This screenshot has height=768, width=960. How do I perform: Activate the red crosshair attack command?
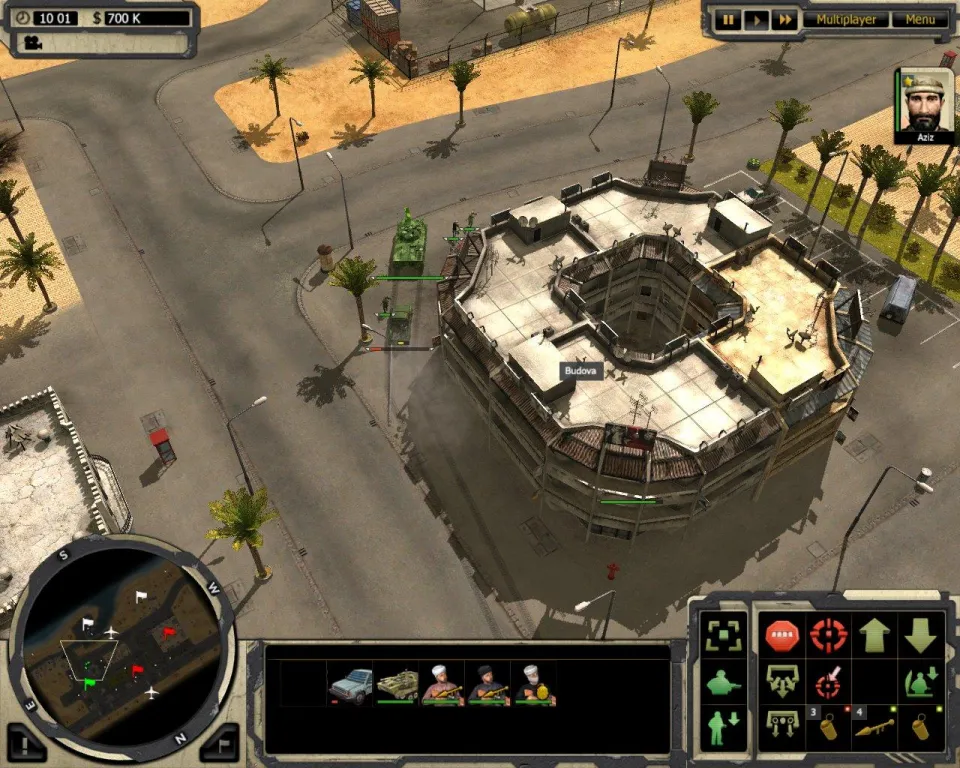click(827, 634)
